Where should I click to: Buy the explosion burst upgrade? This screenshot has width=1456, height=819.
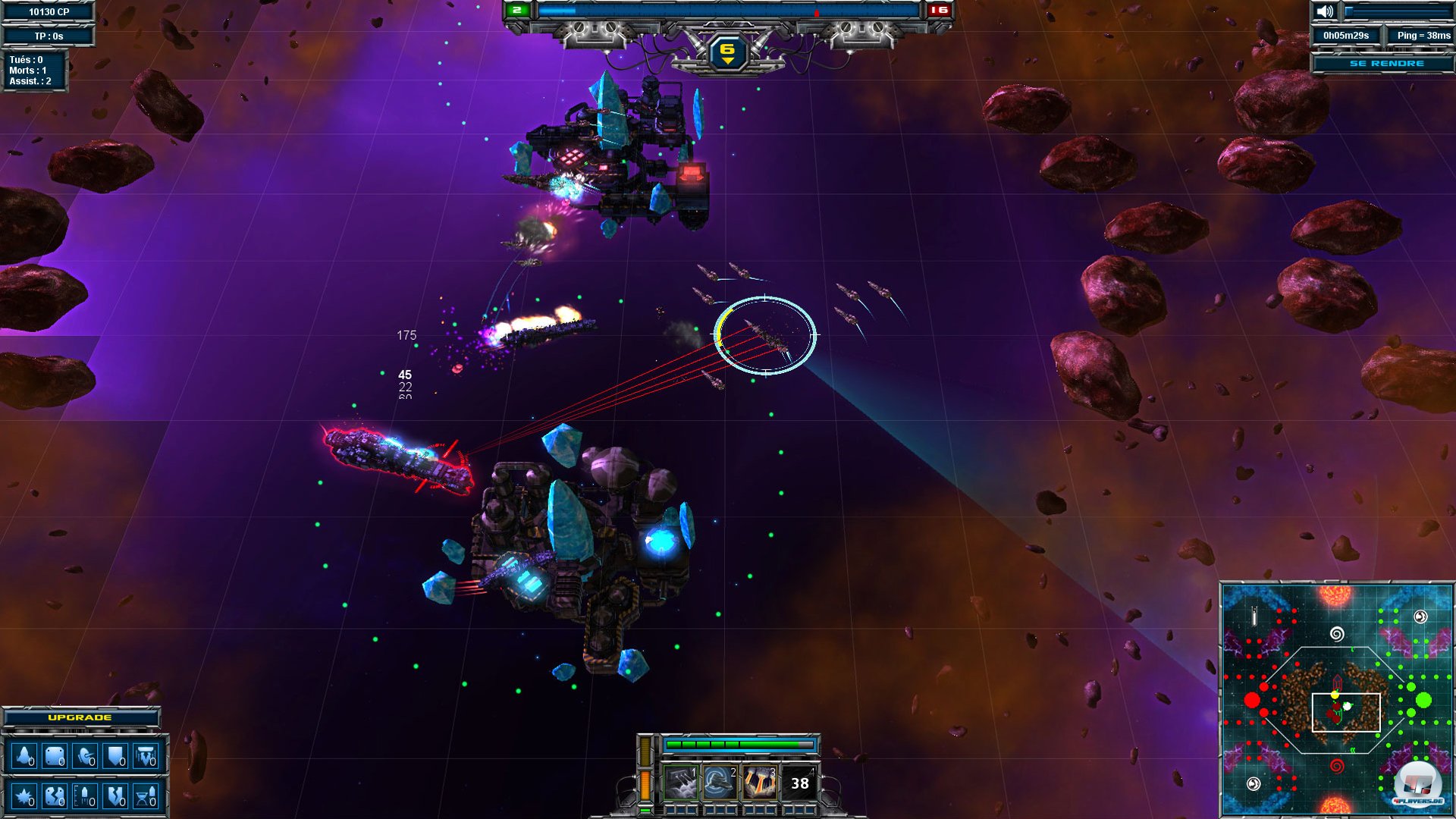point(24,796)
